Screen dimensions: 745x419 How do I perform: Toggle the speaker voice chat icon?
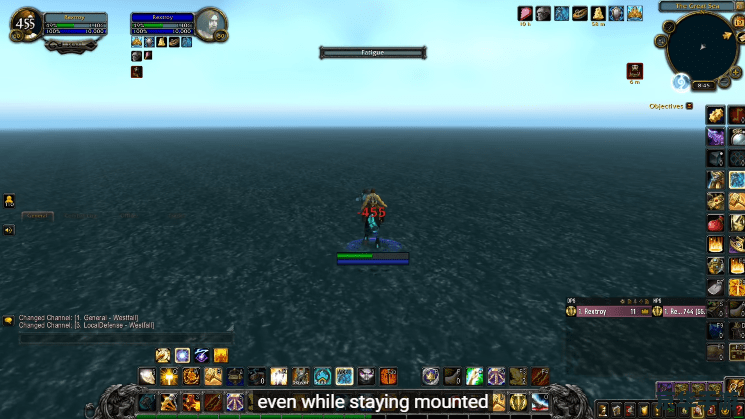coord(8,230)
